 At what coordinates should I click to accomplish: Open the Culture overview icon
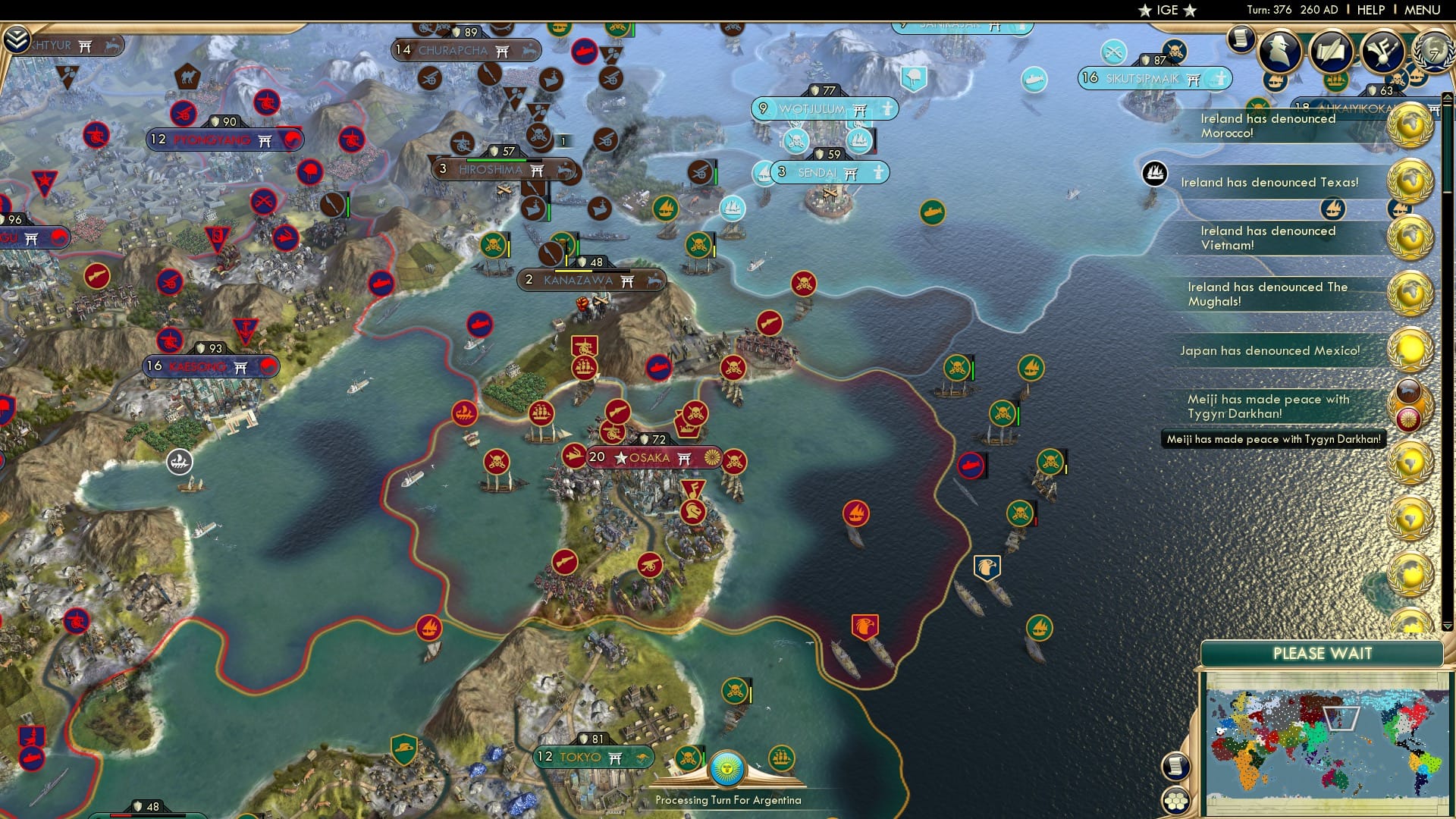[1382, 51]
